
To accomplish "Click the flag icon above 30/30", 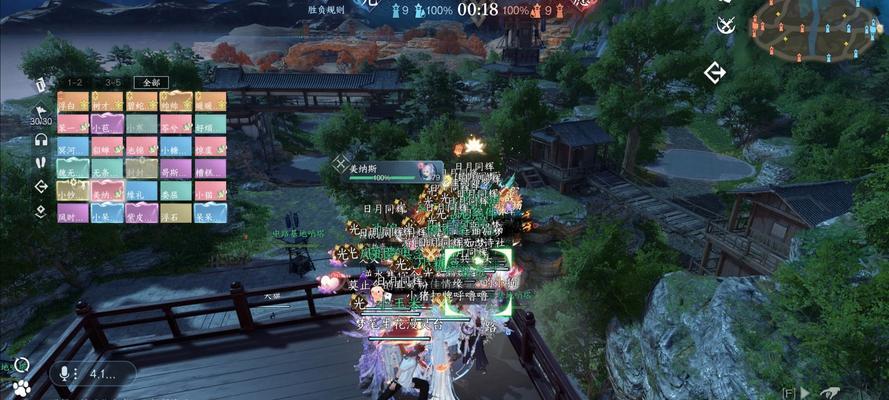I will [x=41, y=109].
